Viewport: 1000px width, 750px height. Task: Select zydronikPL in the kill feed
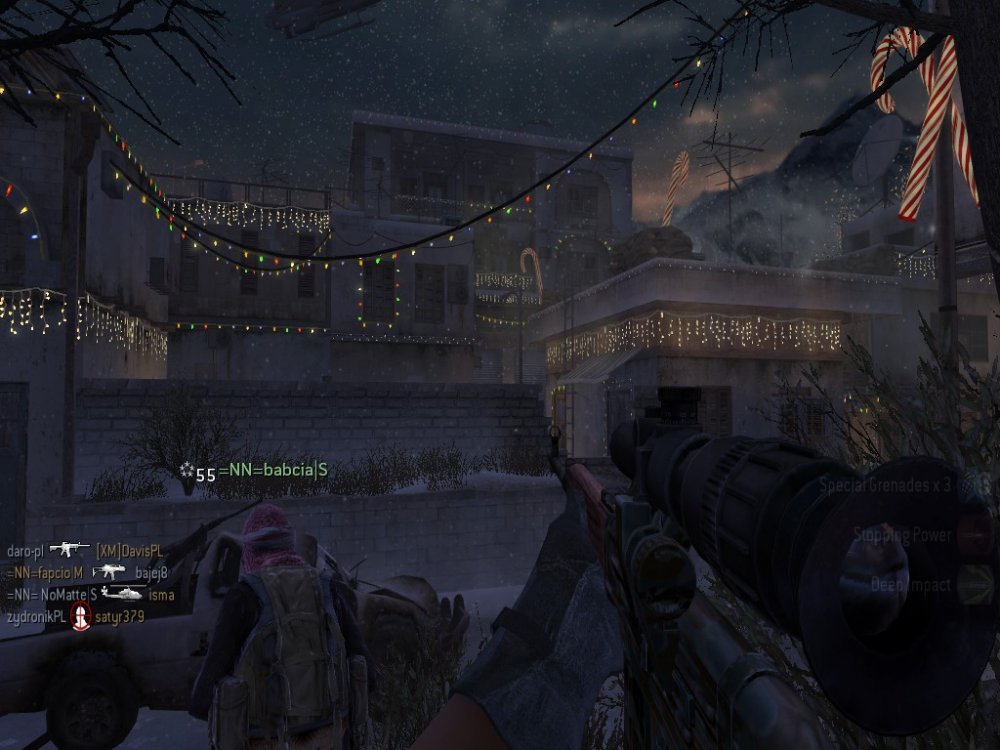(x=33, y=617)
